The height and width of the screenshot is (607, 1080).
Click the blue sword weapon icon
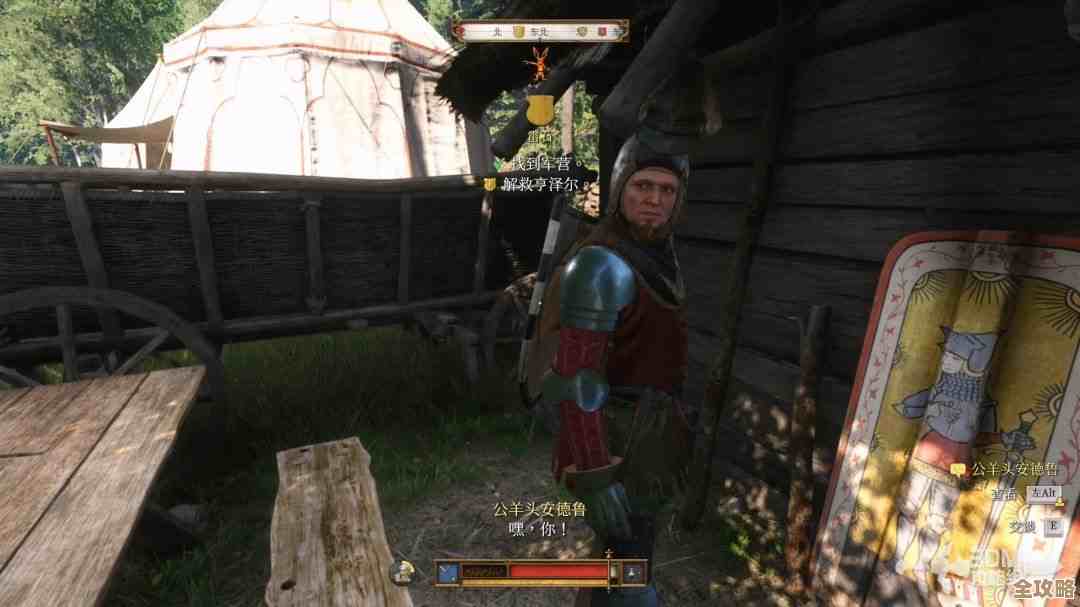point(448,572)
